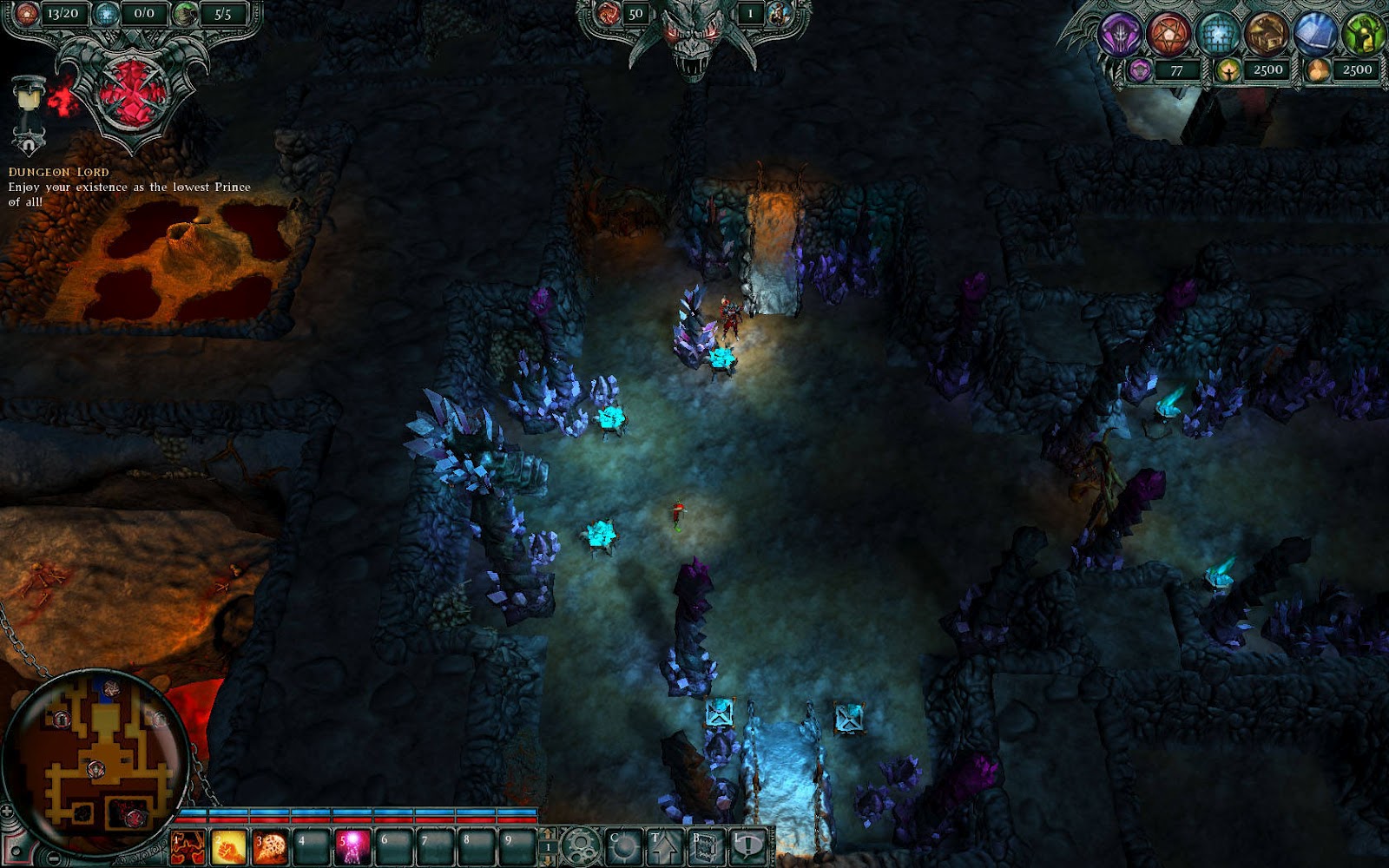Select the red pentagram orb
Viewport: 1389px width, 868px height.
(x=1169, y=35)
